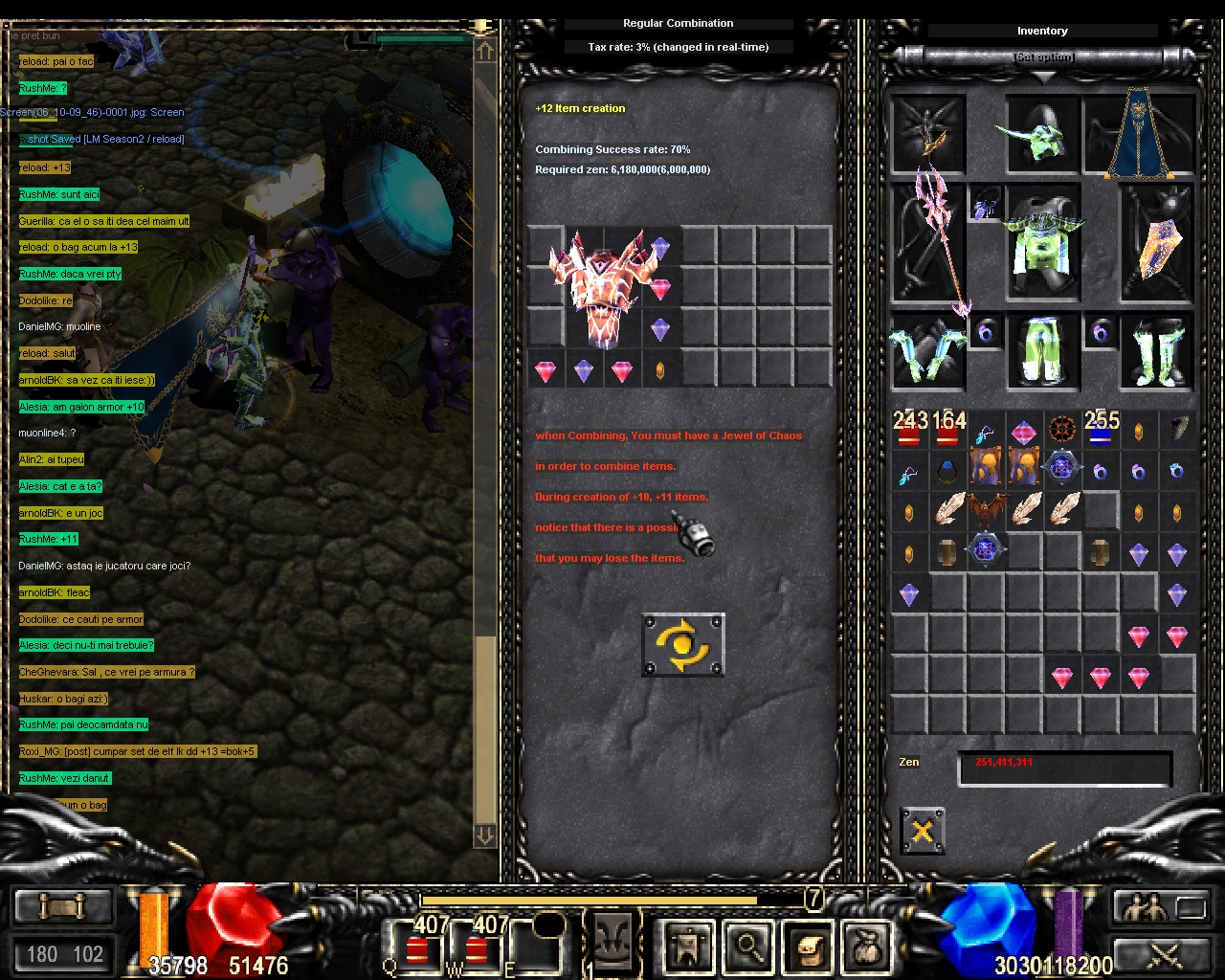The width and height of the screenshot is (1225, 980).
Task: Pick the brown bat-winged item in inventory
Action: point(986,509)
